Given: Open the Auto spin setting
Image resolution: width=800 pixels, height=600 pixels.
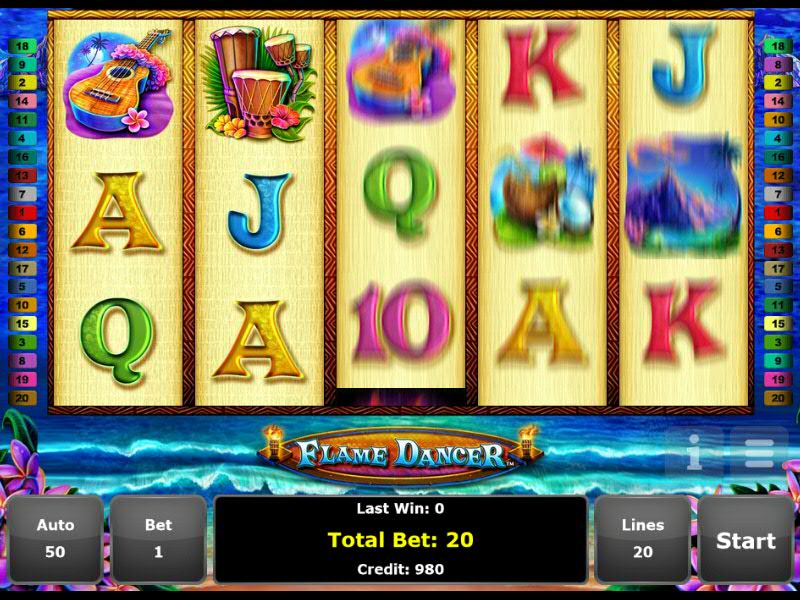Looking at the screenshot, I should coord(55,540).
